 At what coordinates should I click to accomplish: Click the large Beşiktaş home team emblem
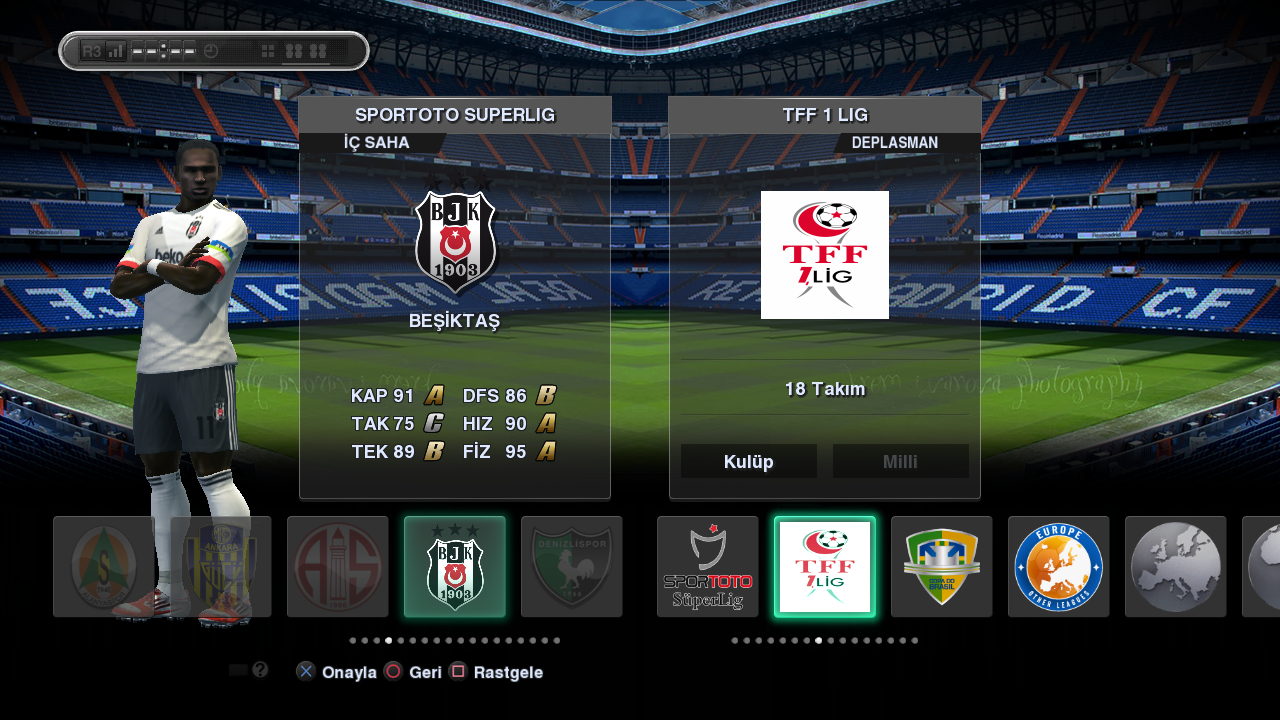[x=455, y=241]
